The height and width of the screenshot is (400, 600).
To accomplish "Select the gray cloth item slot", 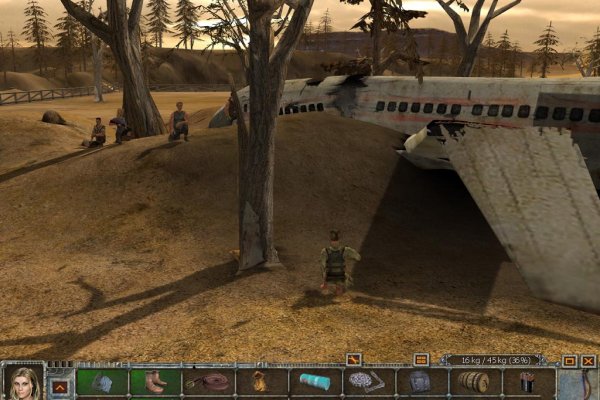I will click(x=102, y=382).
